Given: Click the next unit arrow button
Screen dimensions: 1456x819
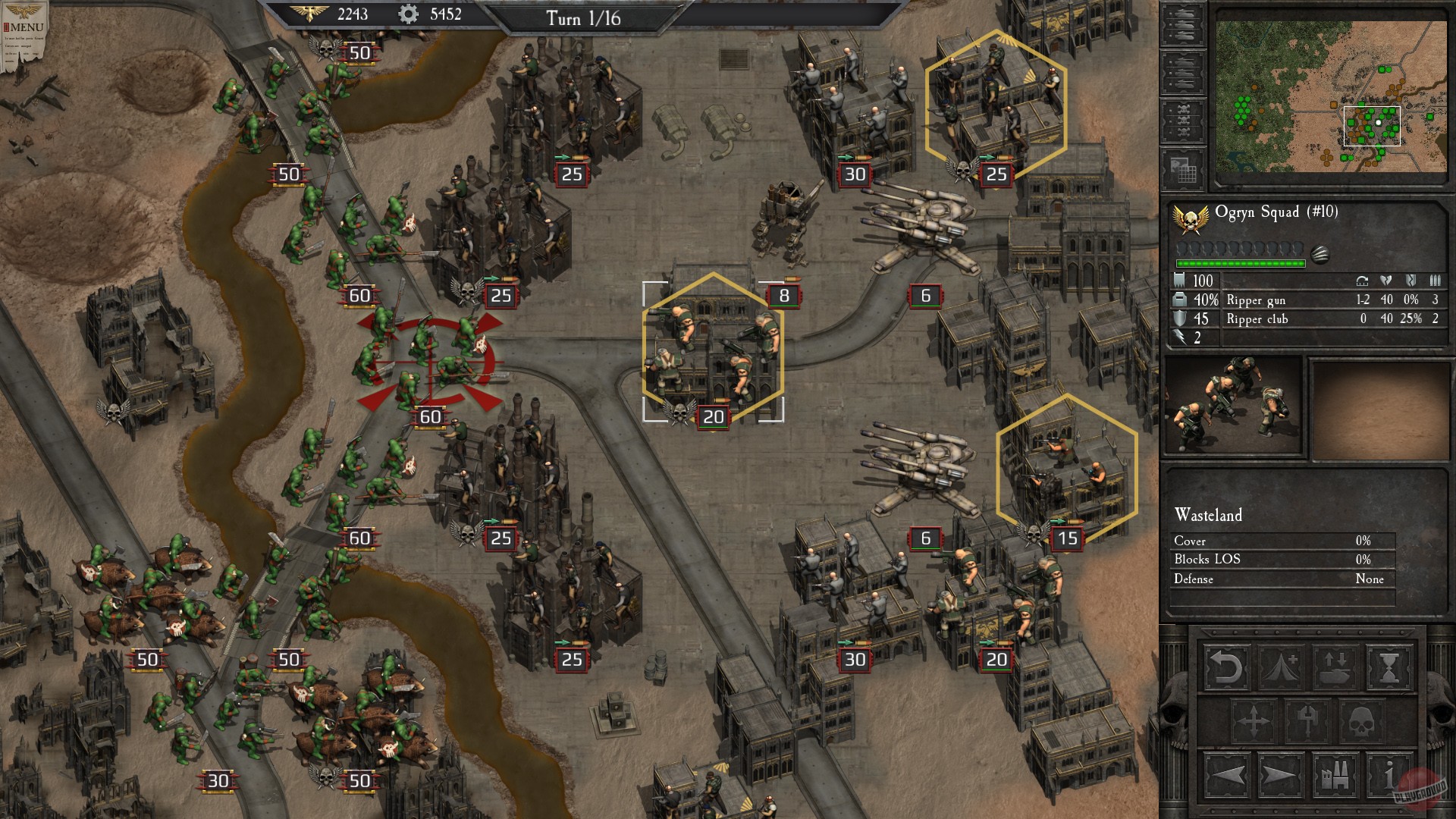Looking at the screenshot, I should (x=1281, y=777).
